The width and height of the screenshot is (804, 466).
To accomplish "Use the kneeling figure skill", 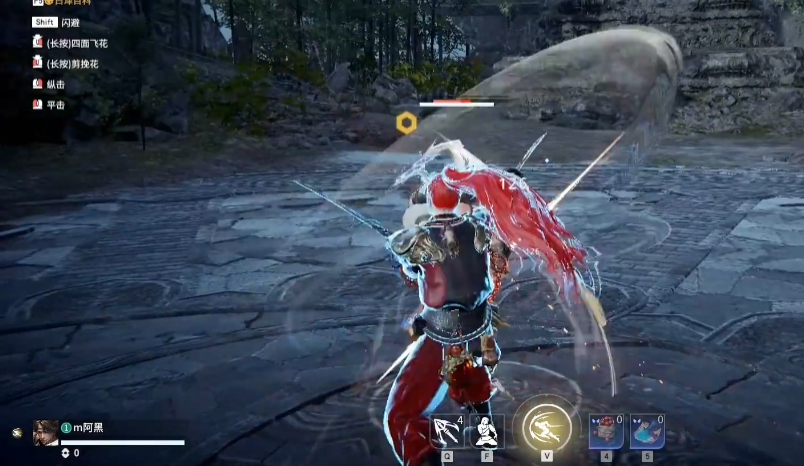I will [487, 430].
